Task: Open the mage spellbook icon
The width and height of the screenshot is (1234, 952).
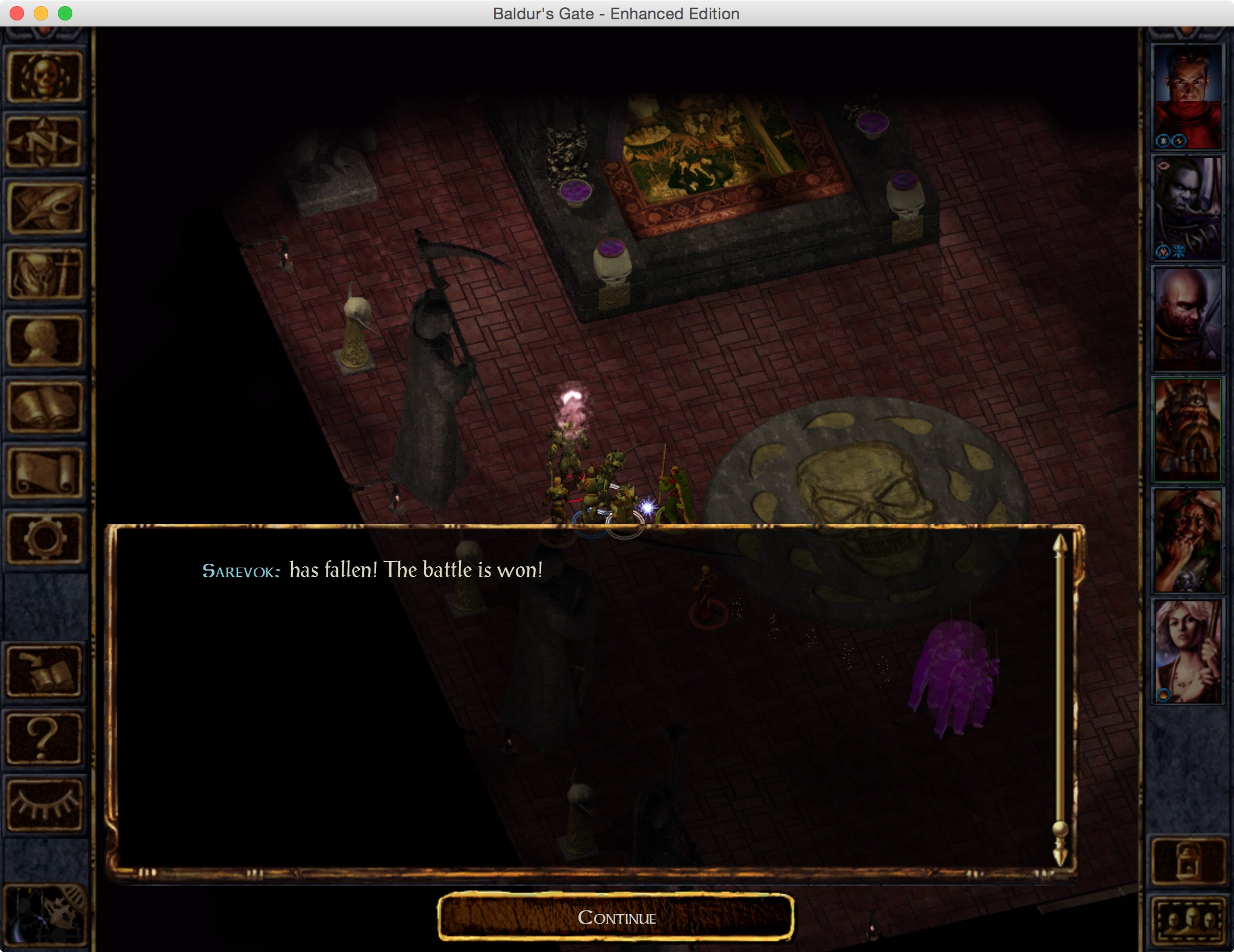Action: tap(45, 407)
